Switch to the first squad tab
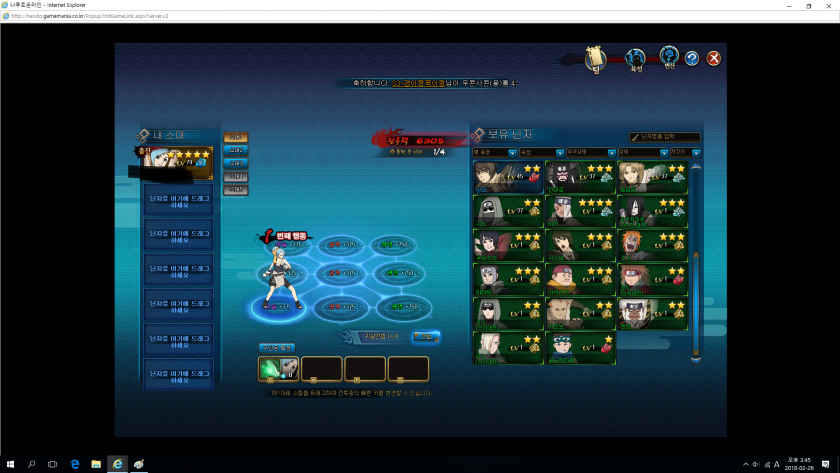This screenshot has width=840, height=473. [236, 138]
